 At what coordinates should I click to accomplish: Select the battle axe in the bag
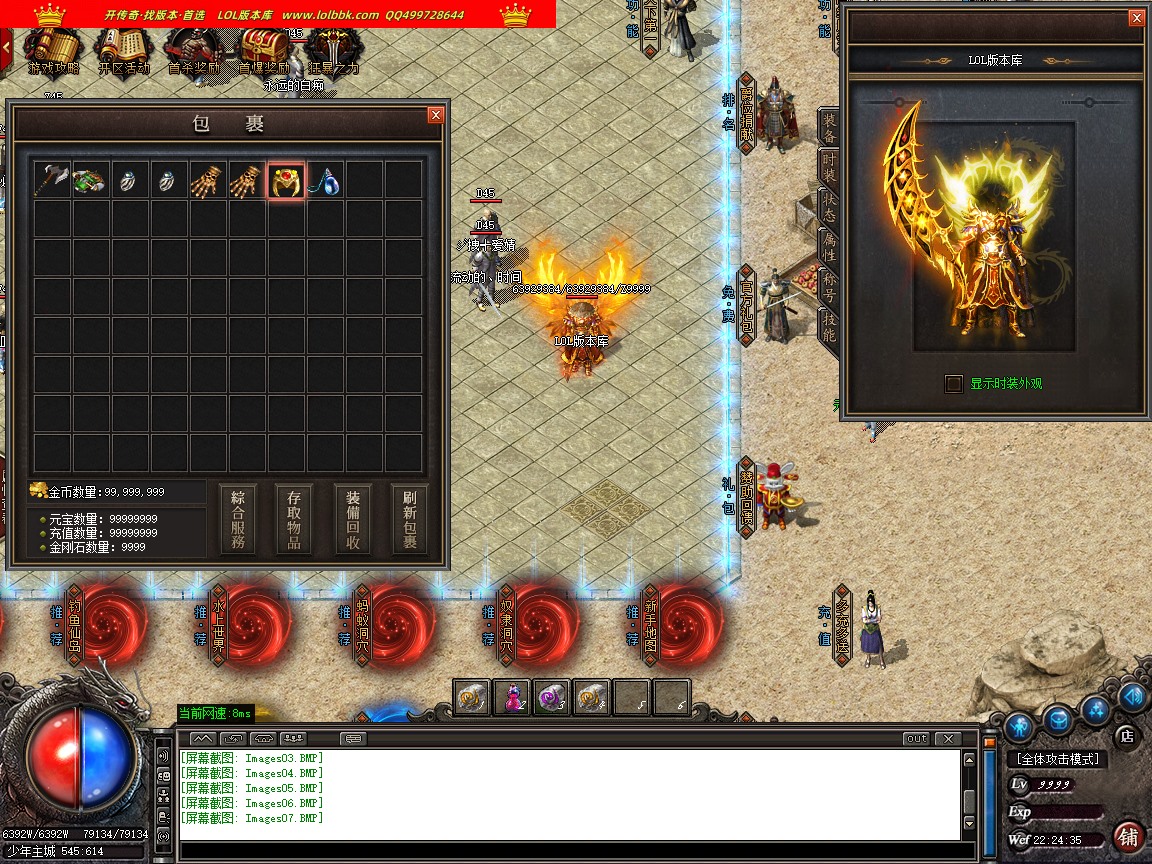click(x=51, y=181)
